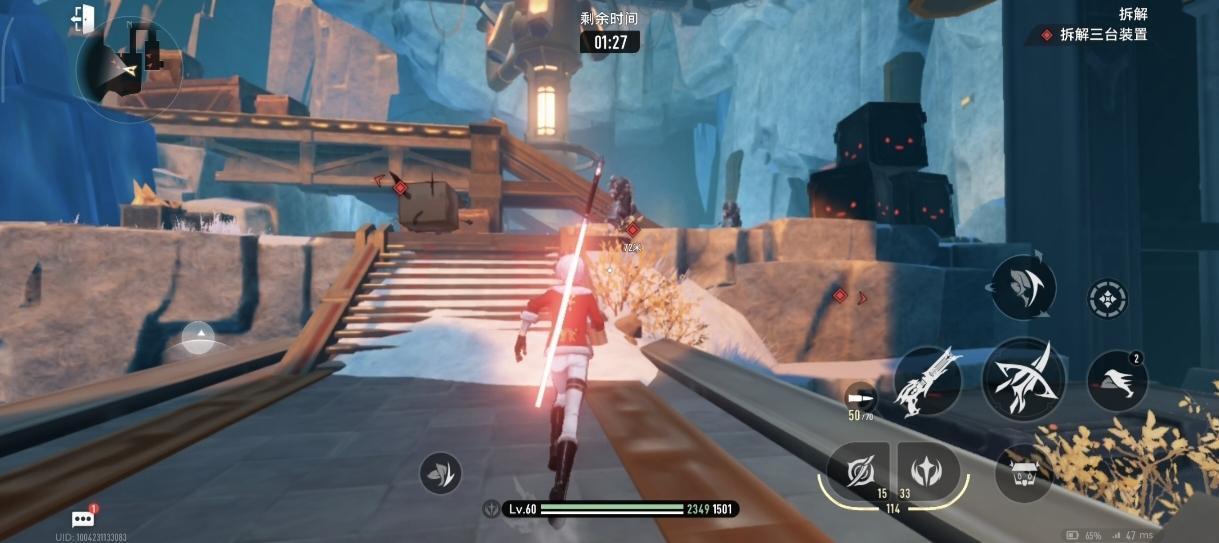Tap the masked creature face button
The width and height of the screenshot is (1219, 543).
point(1024,473)
